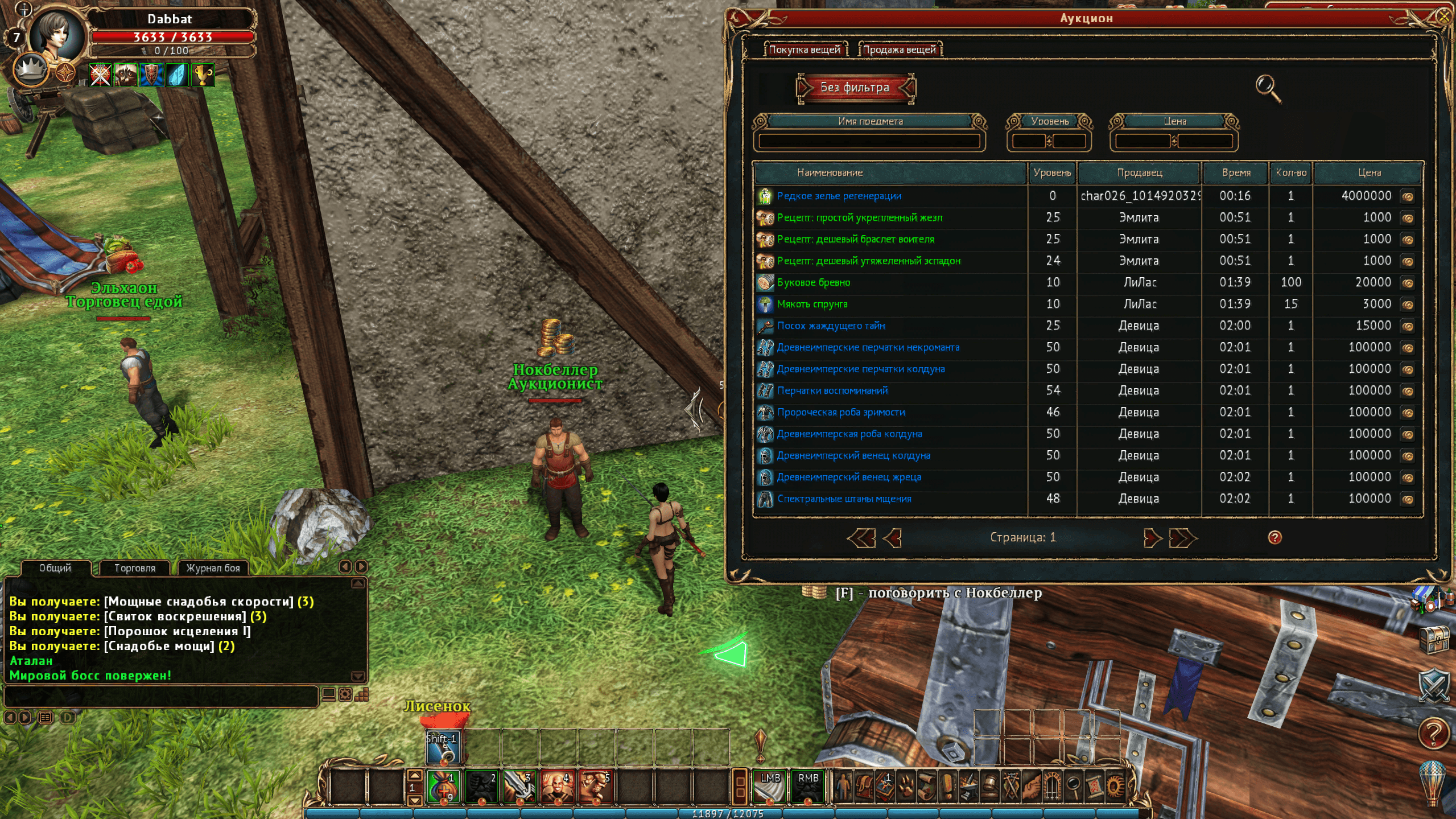The image size is (1456, 819).
Task: Switch chat to the Торговля tab
Action: (x=134, y=568)
